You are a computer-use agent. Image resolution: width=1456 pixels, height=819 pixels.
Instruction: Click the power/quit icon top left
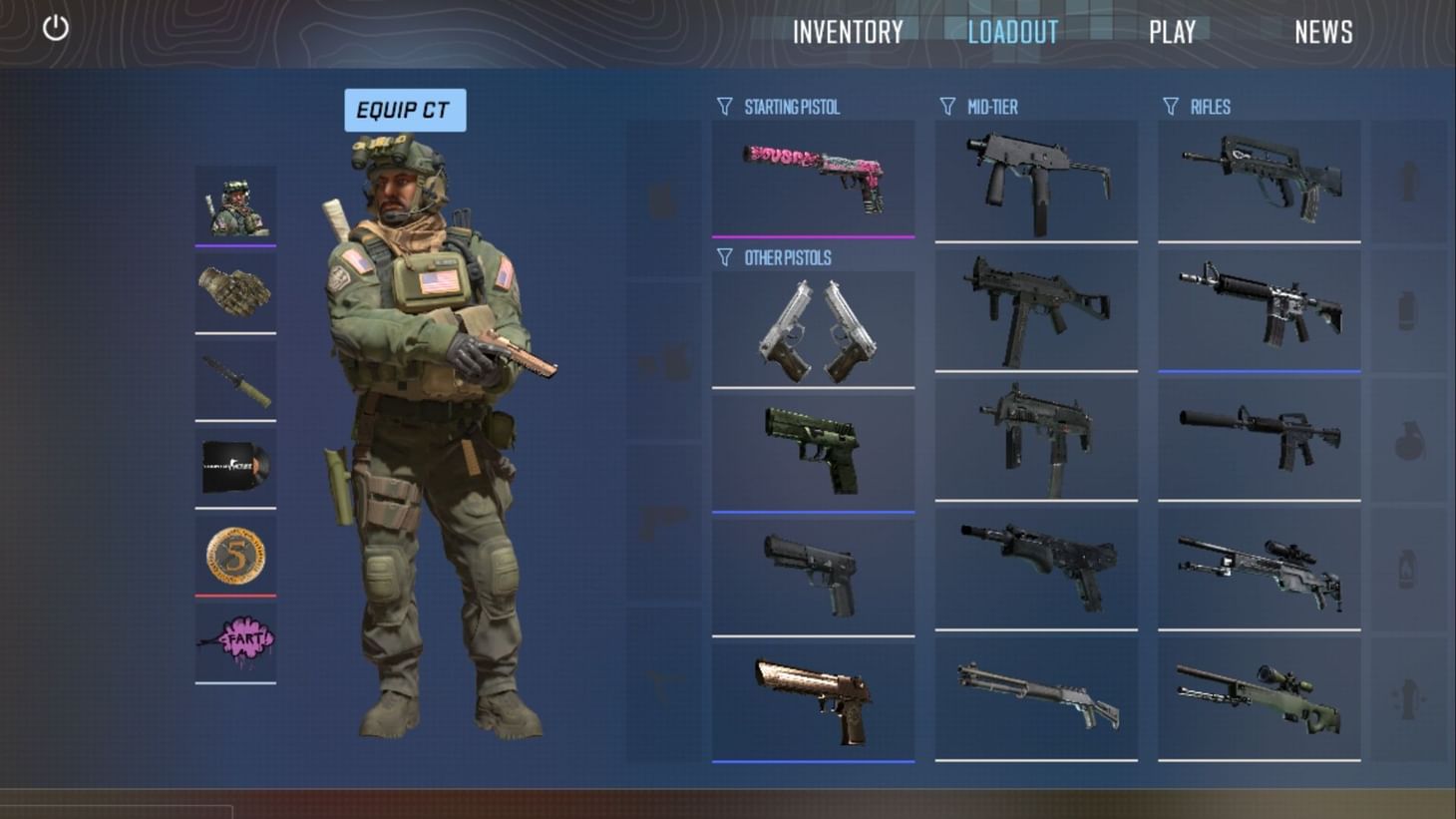tap(55, 28)
